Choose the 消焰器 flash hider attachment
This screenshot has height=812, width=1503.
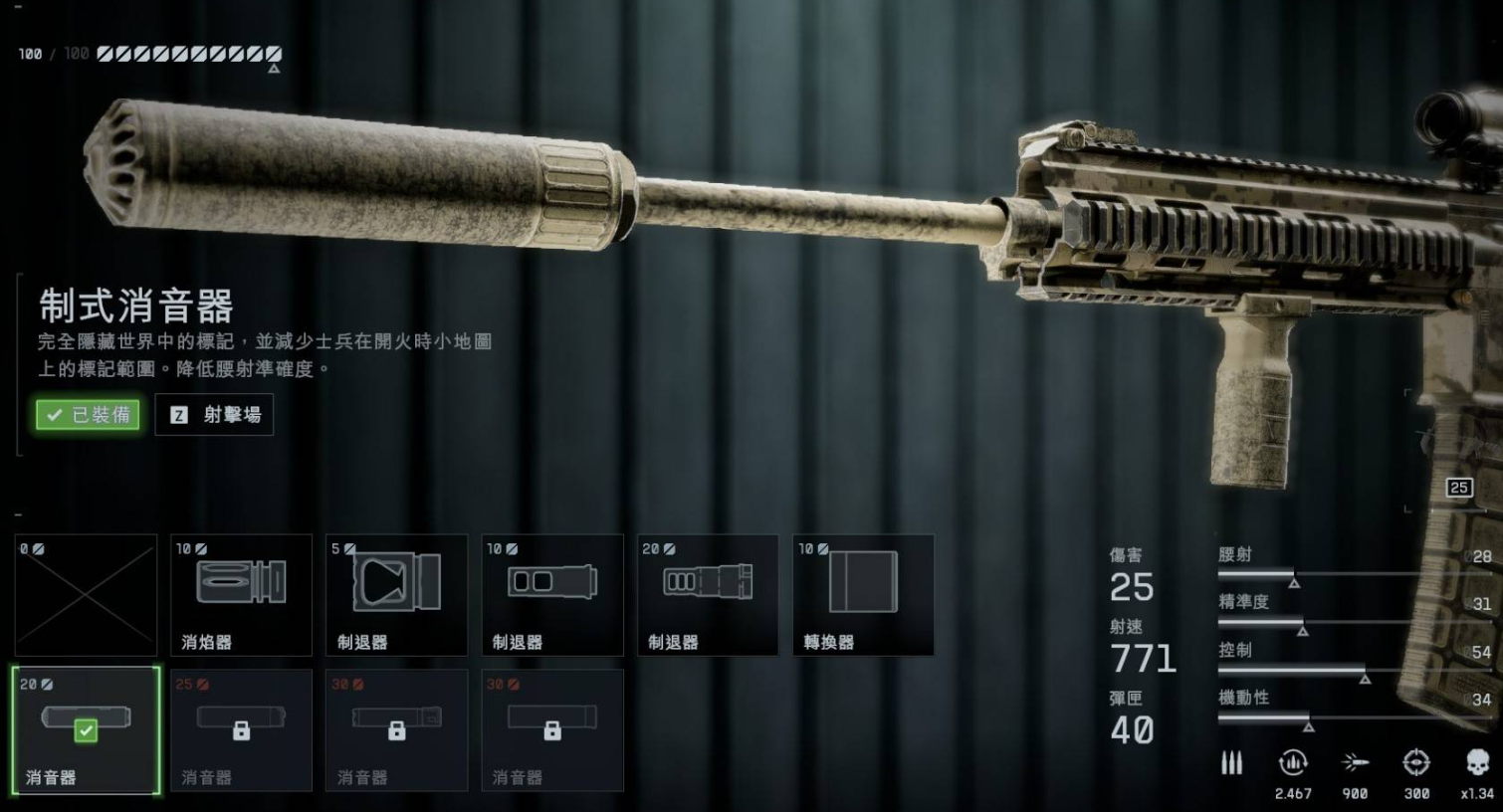click(x=241, y=595)
